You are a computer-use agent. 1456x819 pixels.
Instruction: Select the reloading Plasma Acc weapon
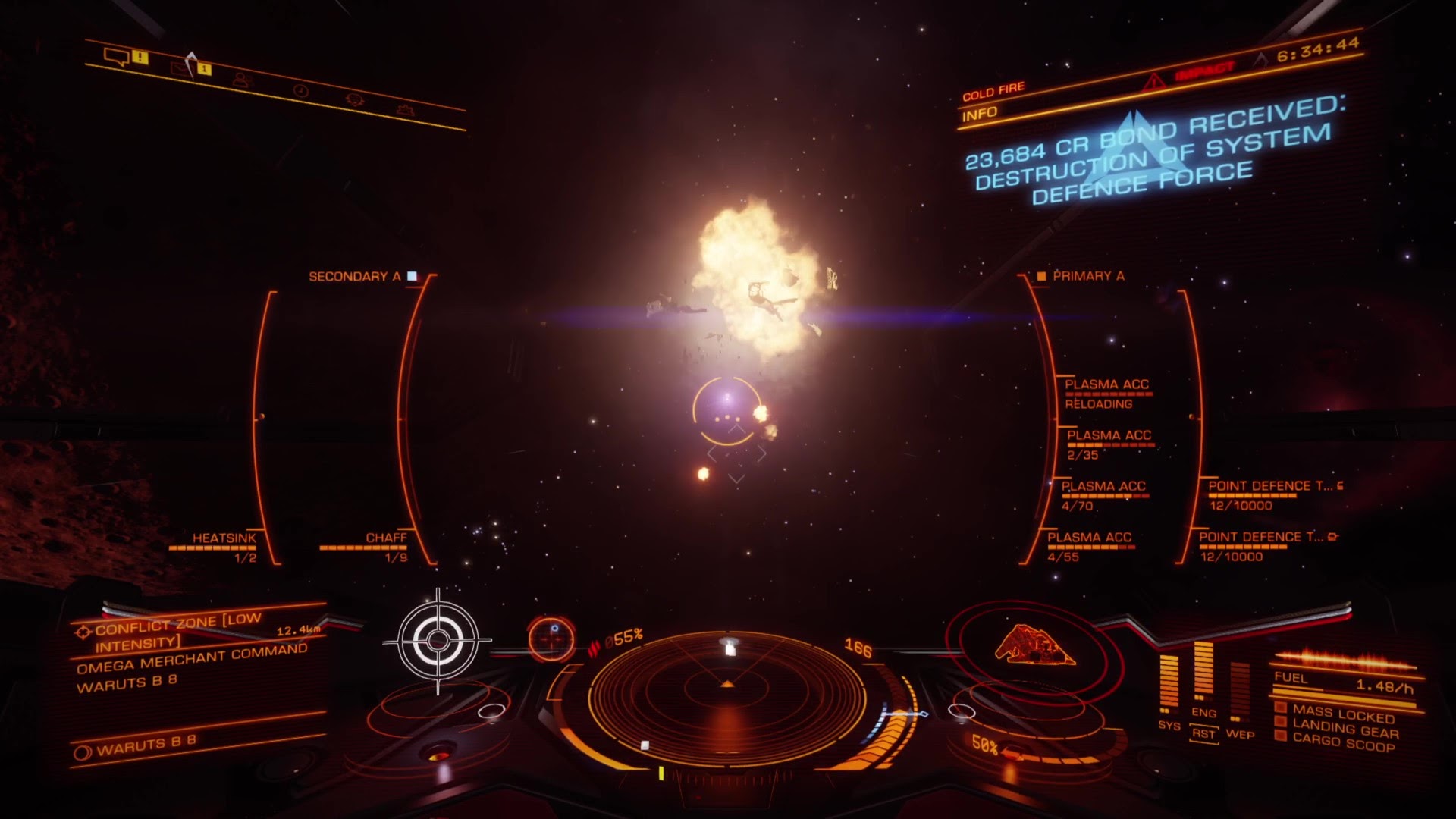1106,385
